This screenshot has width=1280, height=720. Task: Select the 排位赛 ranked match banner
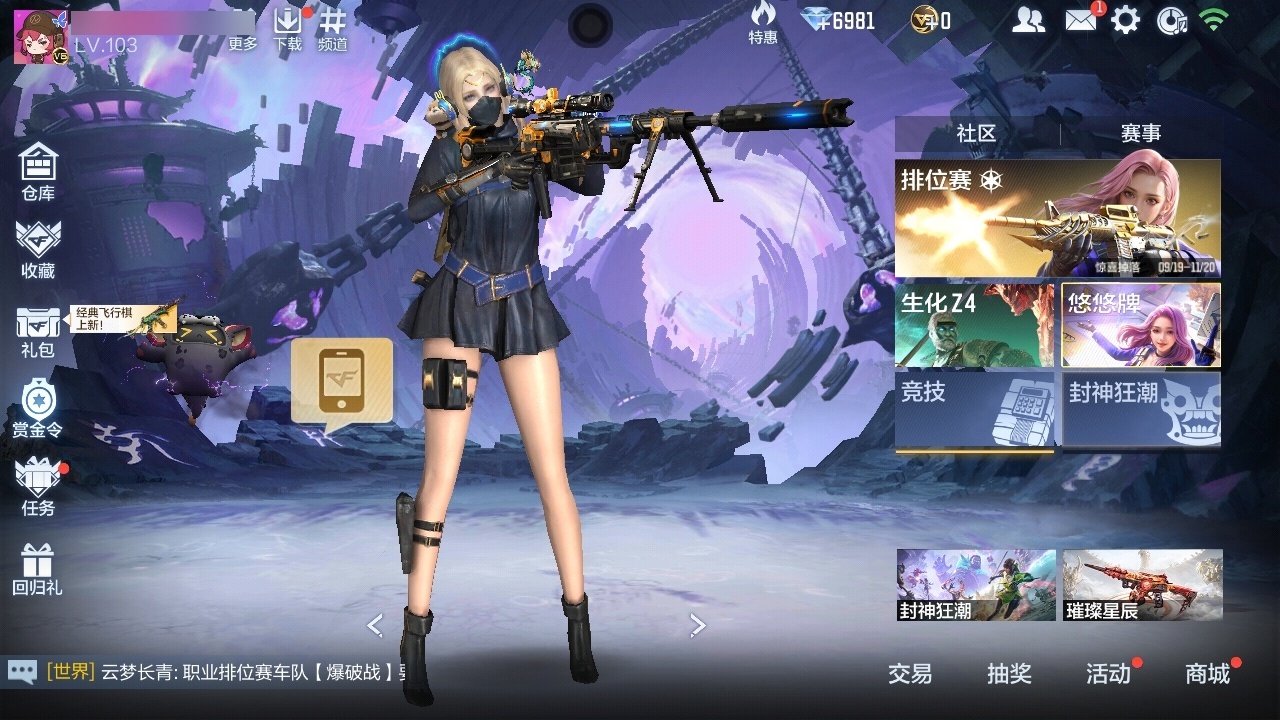click(x=1057, y=218)
